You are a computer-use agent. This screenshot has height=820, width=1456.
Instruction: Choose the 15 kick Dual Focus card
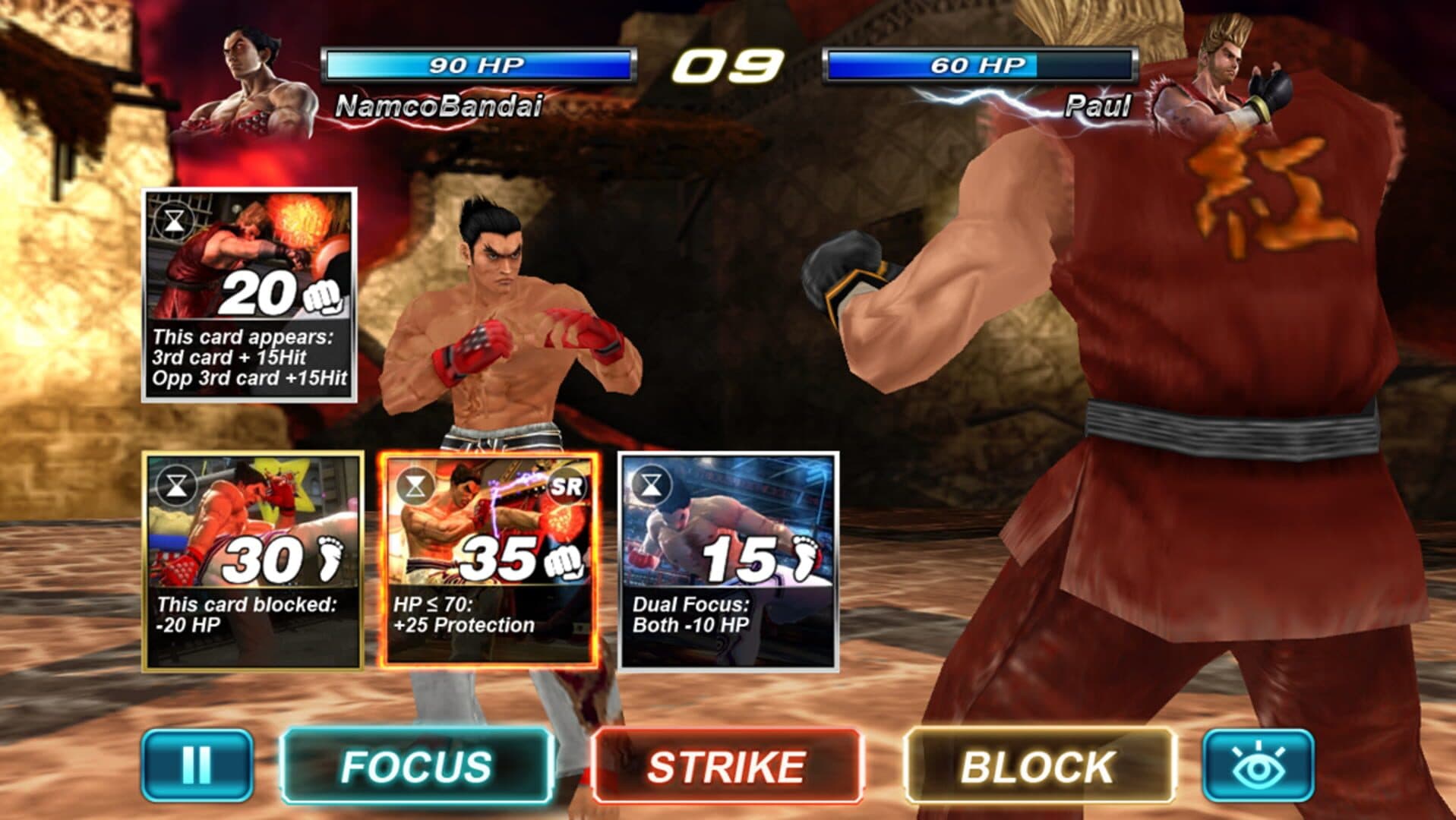728,561
